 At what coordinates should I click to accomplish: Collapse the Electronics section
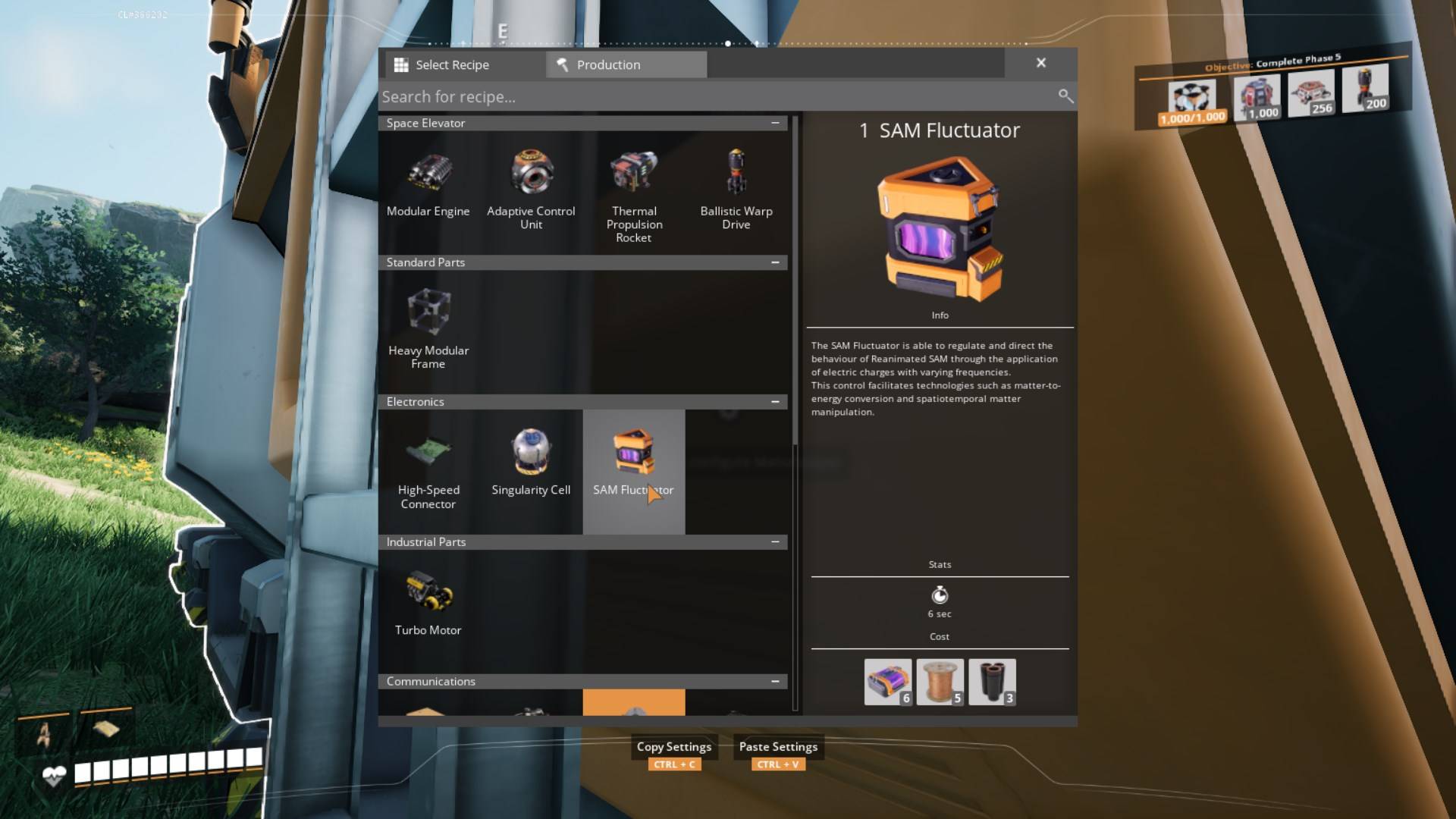tap(774, 401)
